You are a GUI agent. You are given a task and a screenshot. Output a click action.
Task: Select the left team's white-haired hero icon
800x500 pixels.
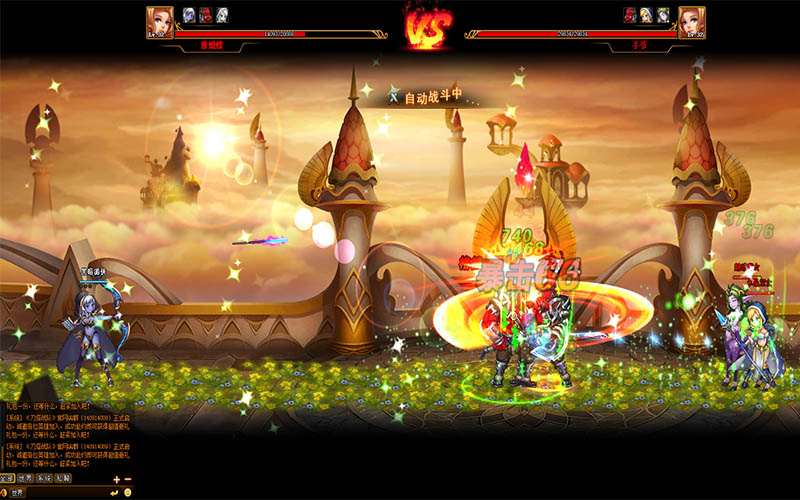tap(220, 14)
